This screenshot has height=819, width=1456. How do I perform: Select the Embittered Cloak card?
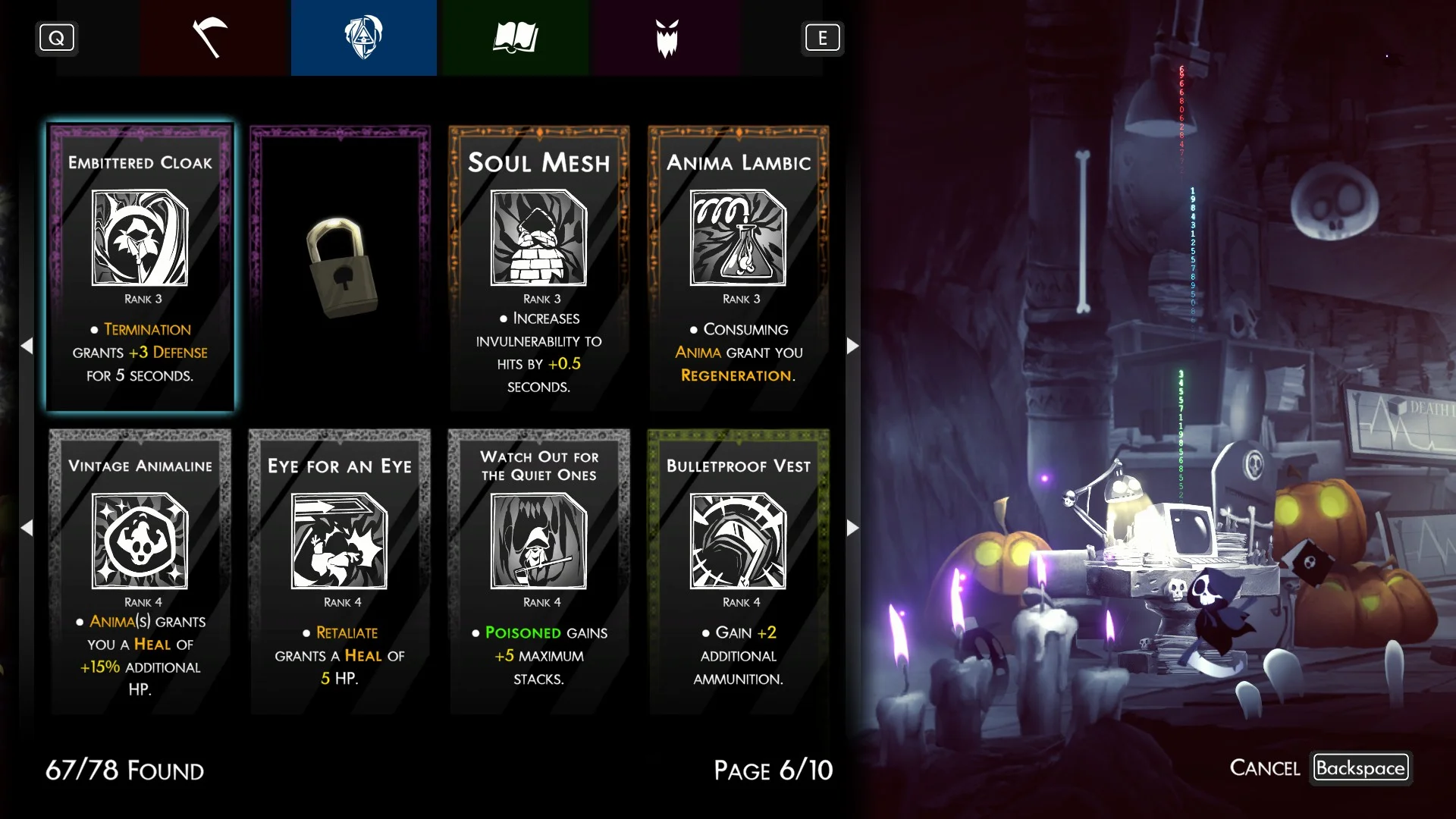point(140,268)
